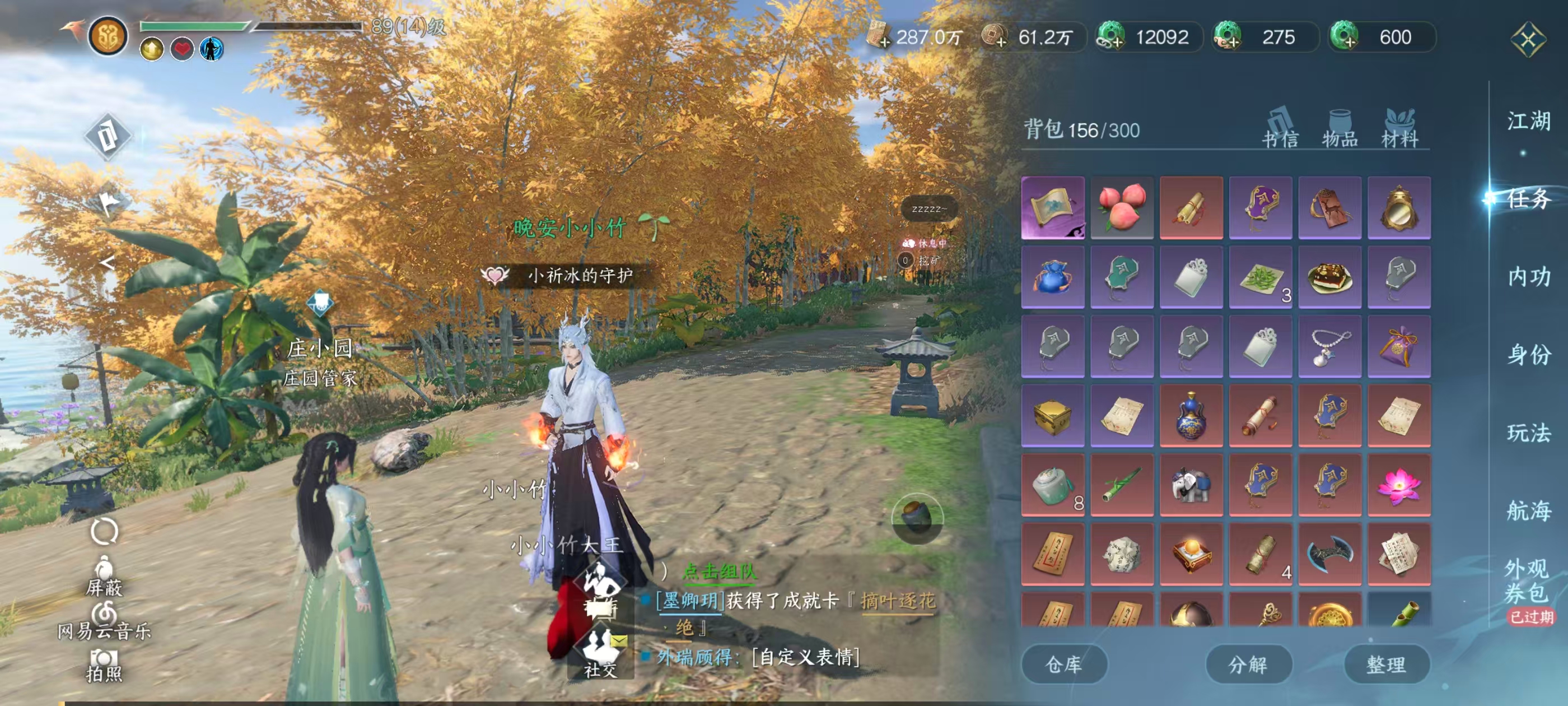Screen dimensions: 1568x706
Task: Open the 任务 quest menu
Action: pos(1528,199)
